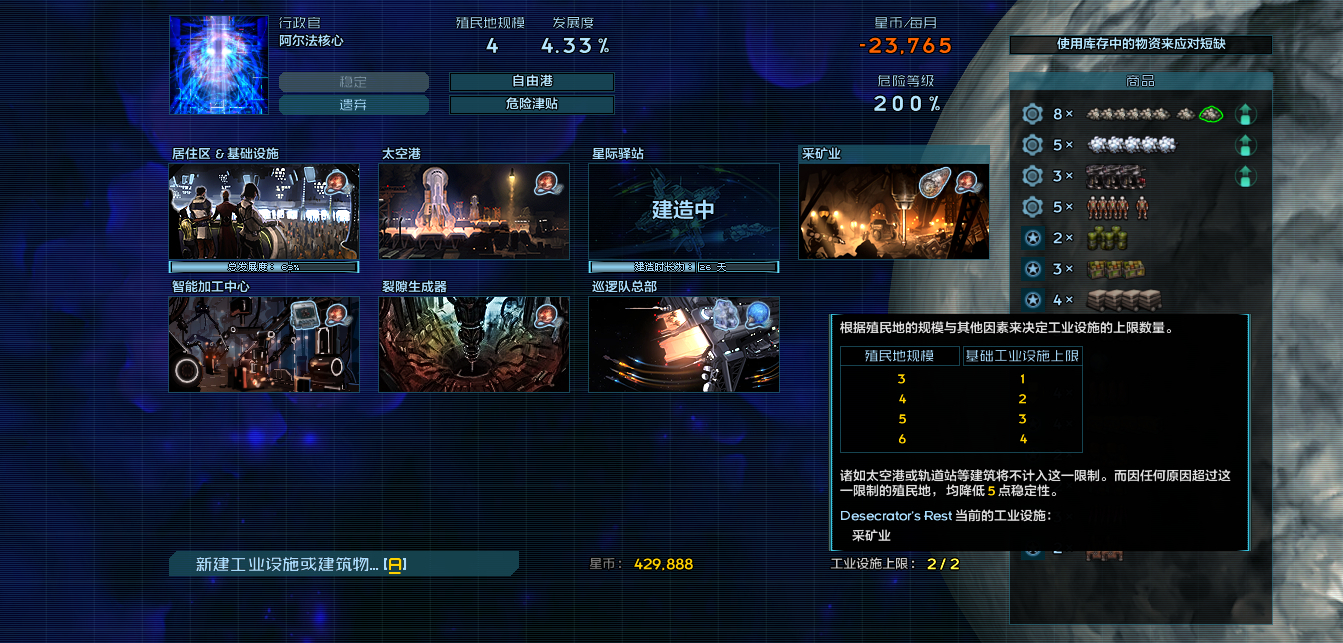Select the 阿尔法核心 administrator portrait
Screen dimensions: 1343x643
coord(219,64)
